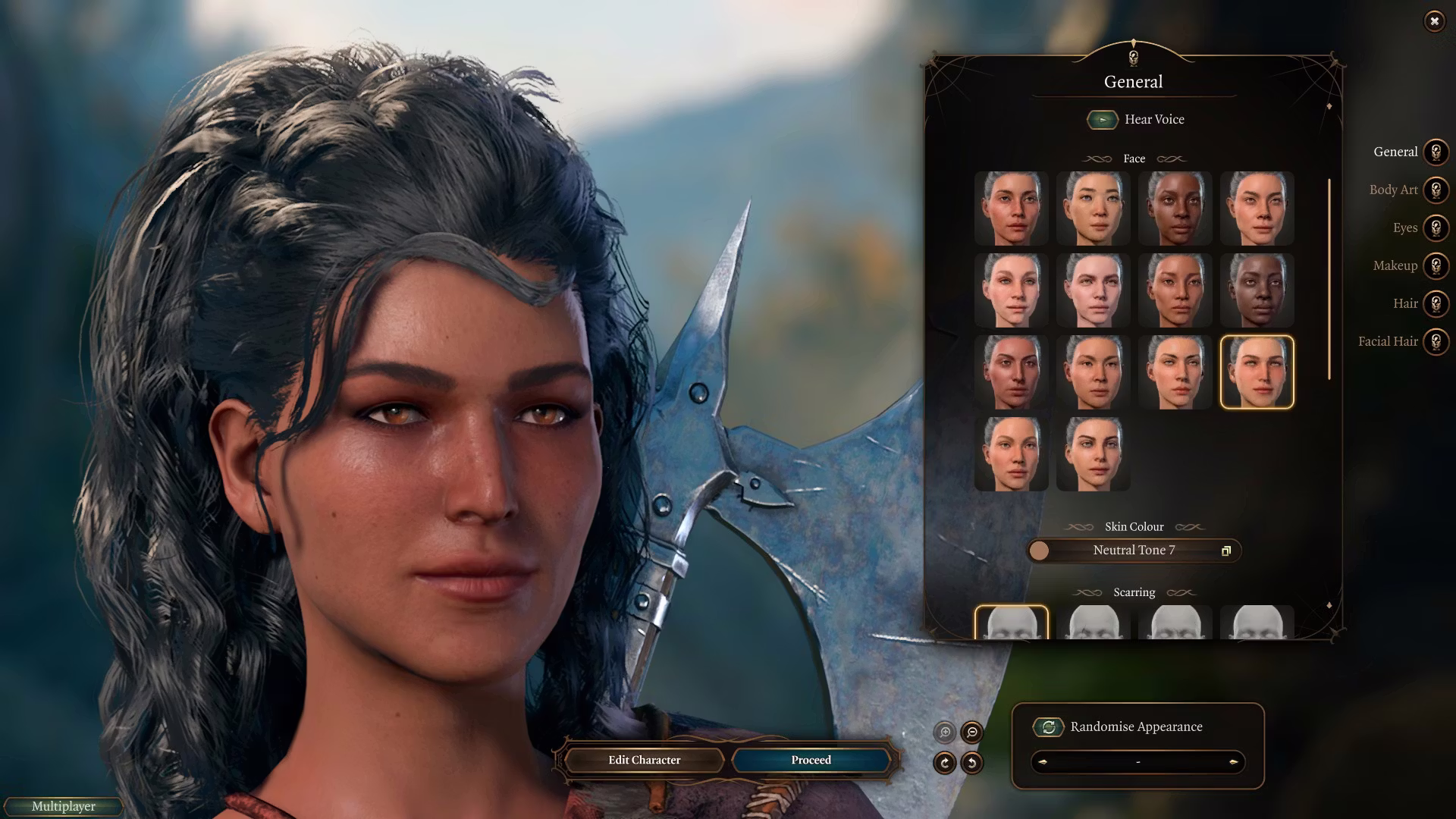
Task: Randomise the character's appearance
Action: point(1049,727)
